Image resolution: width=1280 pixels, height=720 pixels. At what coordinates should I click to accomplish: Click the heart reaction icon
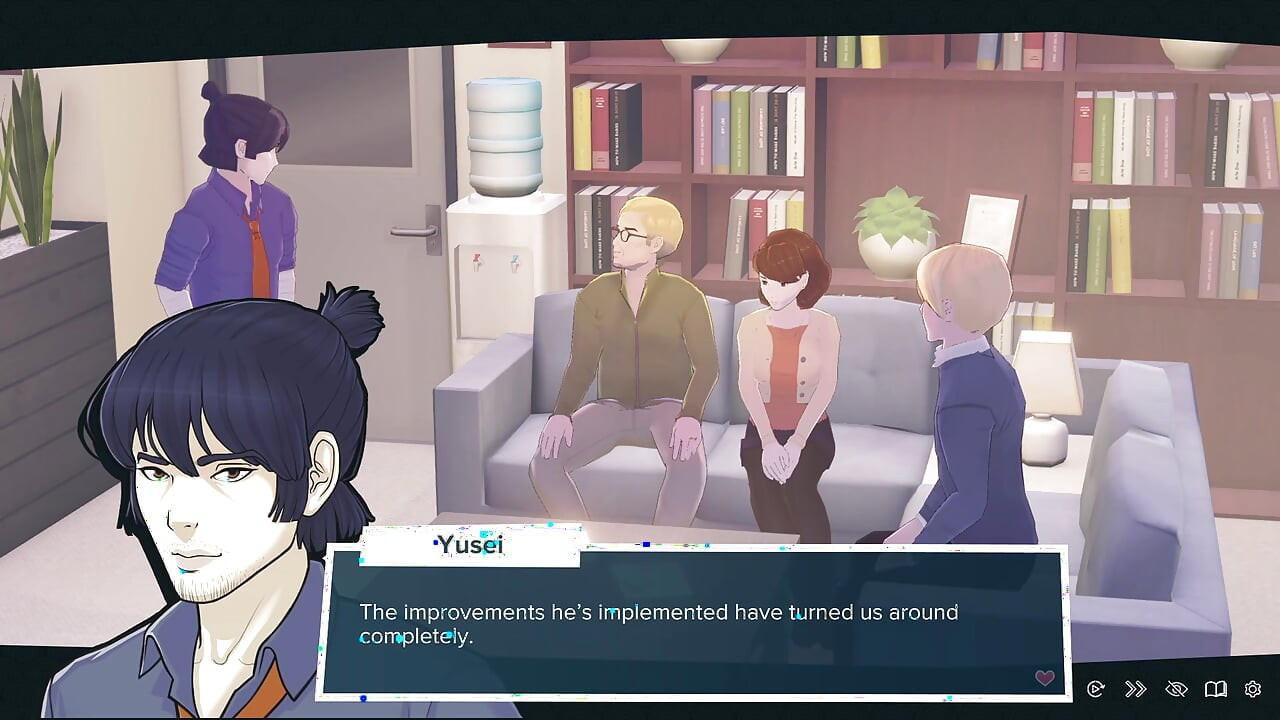point(1045,677)
